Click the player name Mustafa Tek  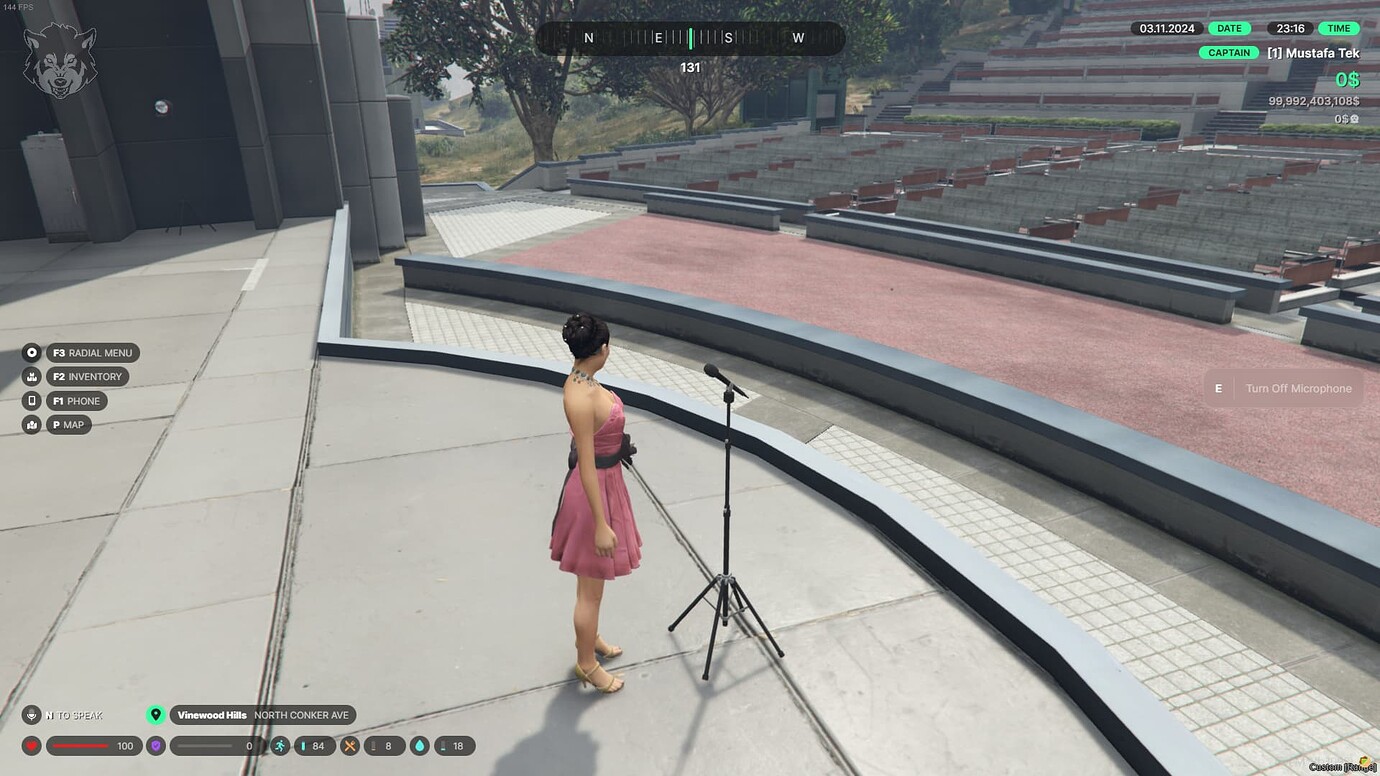[1315, 52]
